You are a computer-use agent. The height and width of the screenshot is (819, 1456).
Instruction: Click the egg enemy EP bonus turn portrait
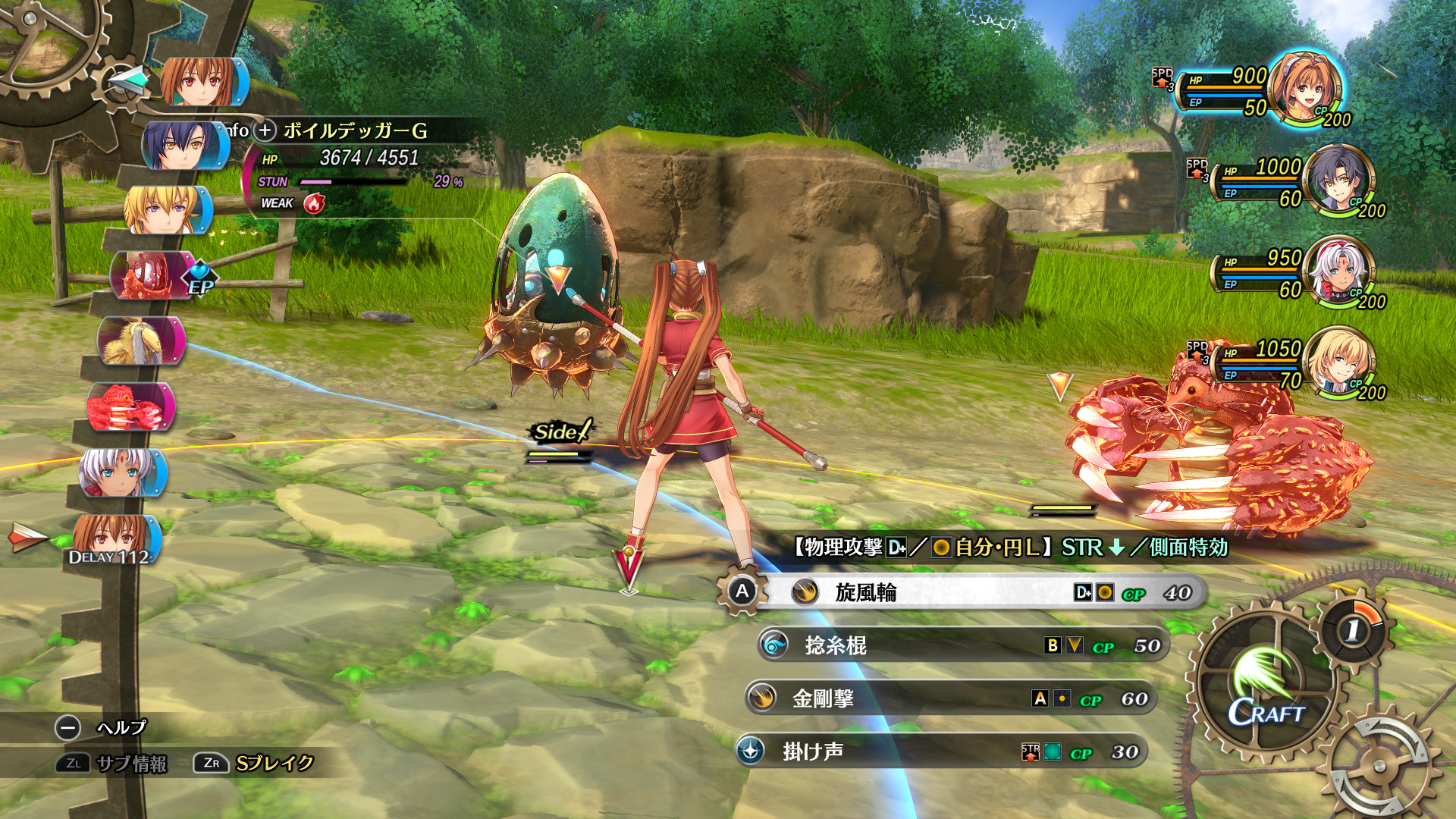(x=152, y=275)
